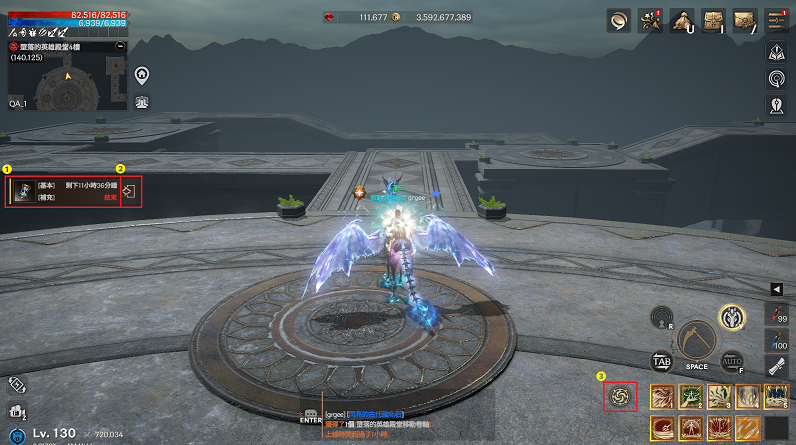Select the hourglass dungeon timer entry
Image resolution: width=796 pixels, height=445 pixels.
pyautogui.click(x=20, y=191)
